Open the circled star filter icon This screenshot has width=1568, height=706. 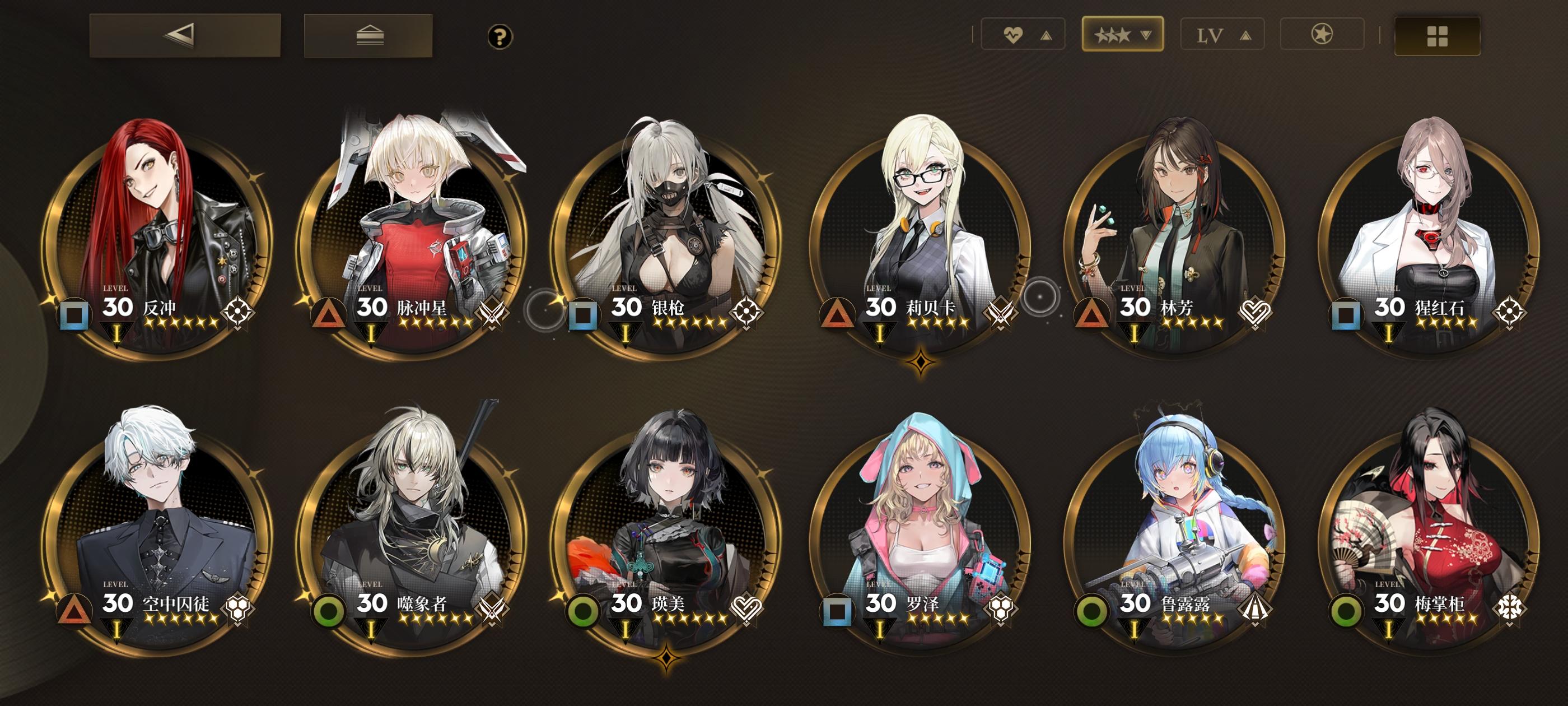(1323, 35)
